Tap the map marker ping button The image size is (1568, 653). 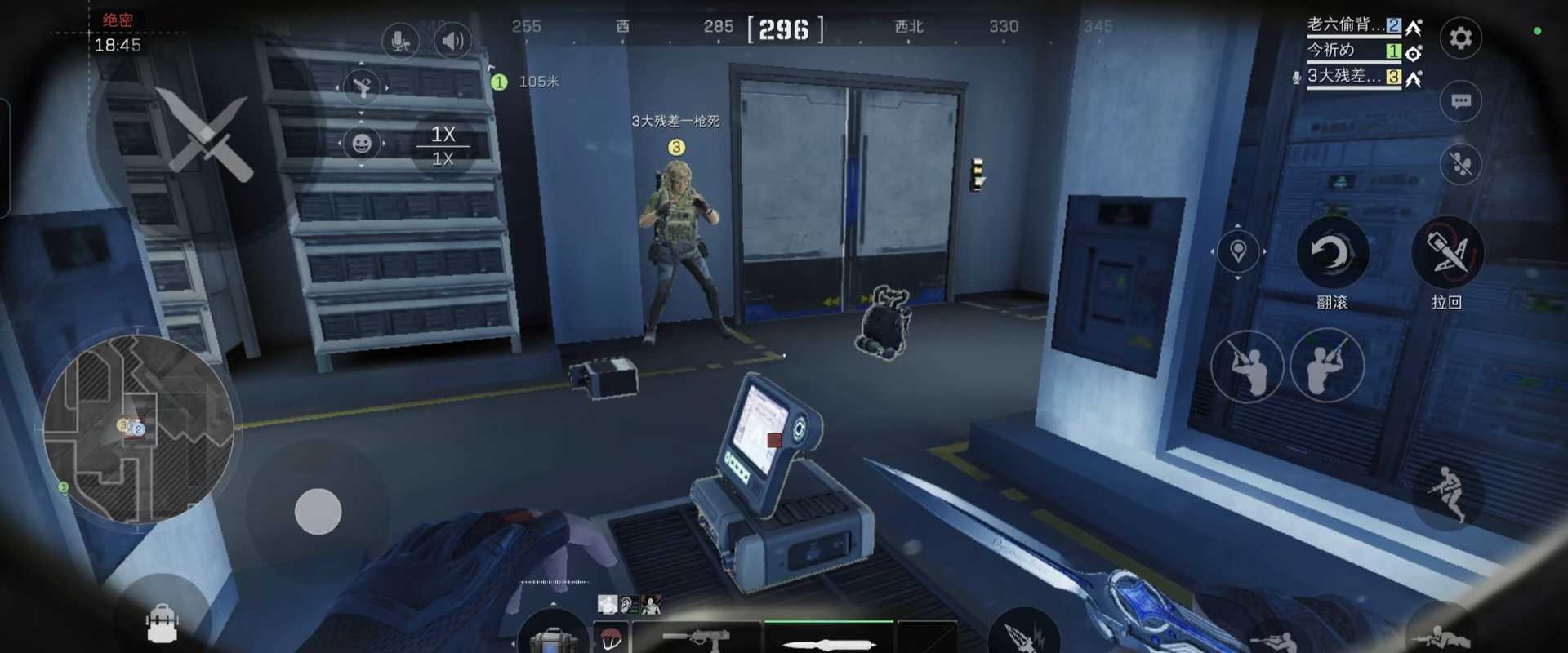[x=1238, y=251]
